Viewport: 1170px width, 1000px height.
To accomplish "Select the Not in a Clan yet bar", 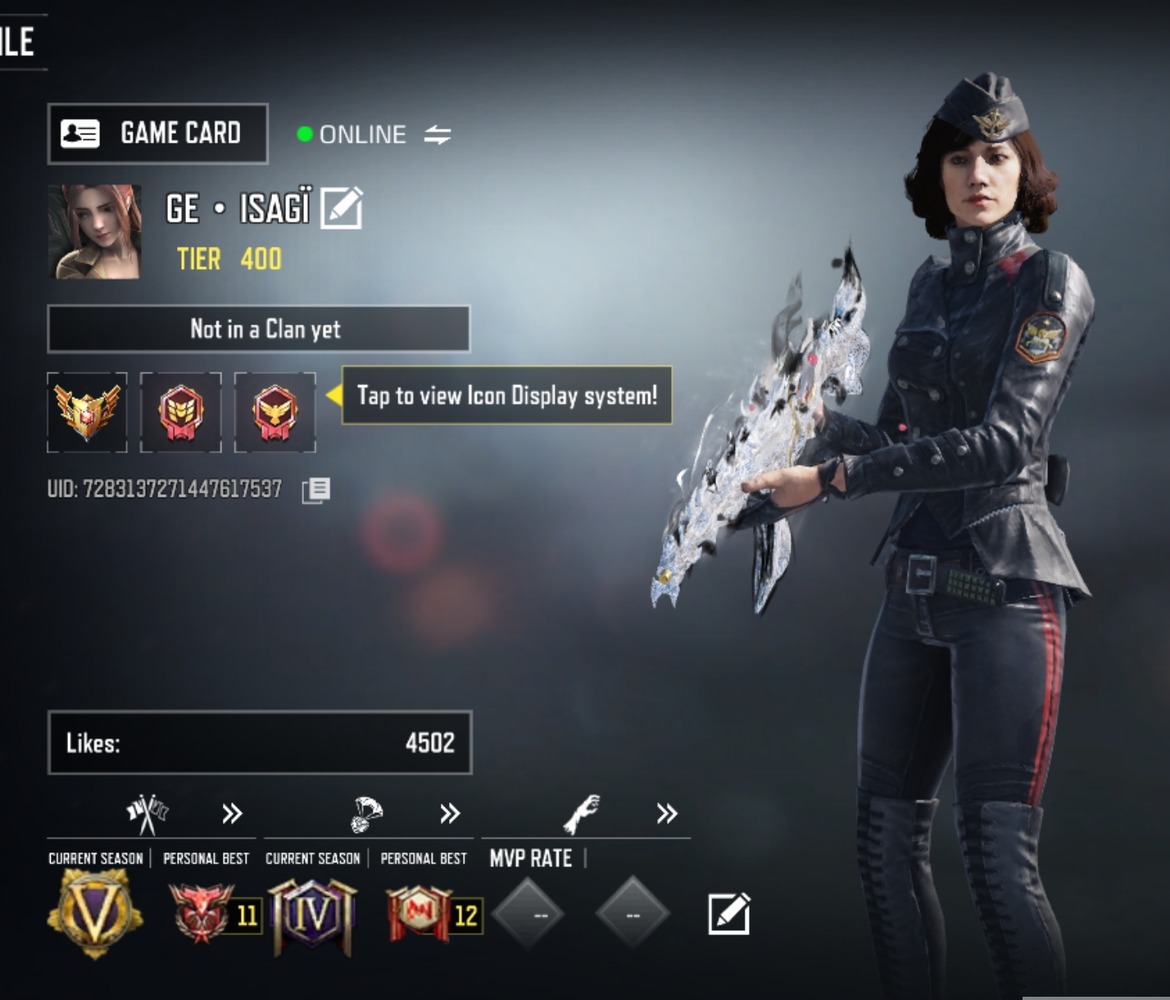I will tap(259, 329).
